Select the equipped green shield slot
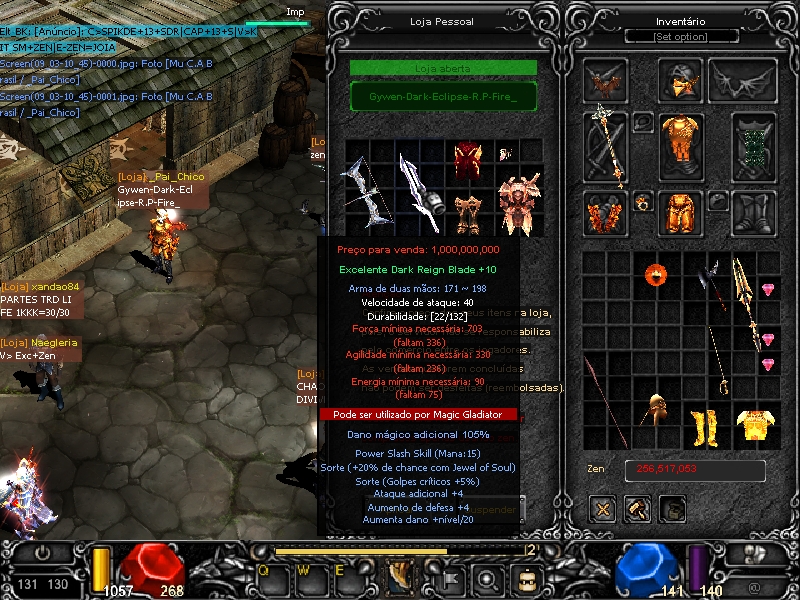This screenshot has height=600, width=800. (753, 147)
